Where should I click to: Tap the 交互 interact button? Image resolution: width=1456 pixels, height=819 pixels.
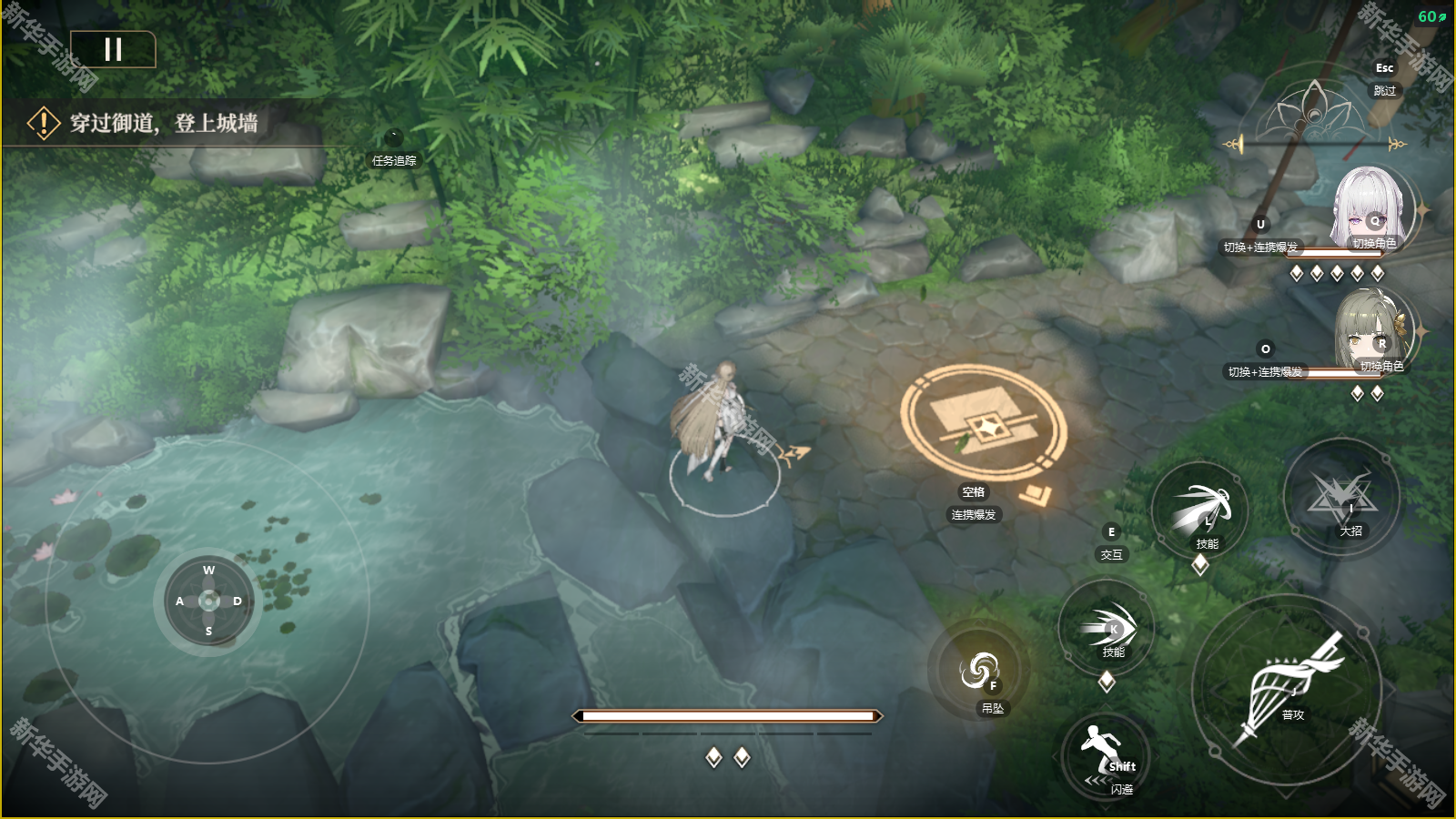(1111, 543)
